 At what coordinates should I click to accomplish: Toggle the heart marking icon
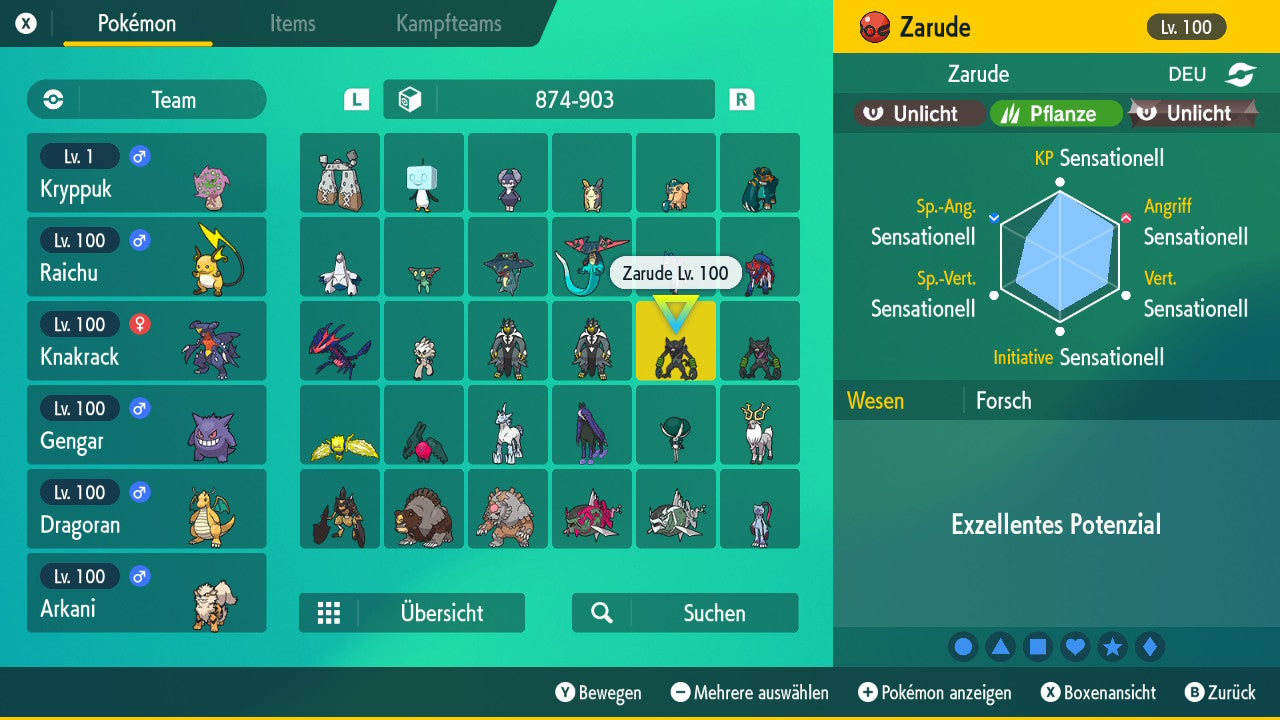[1075, 647]
